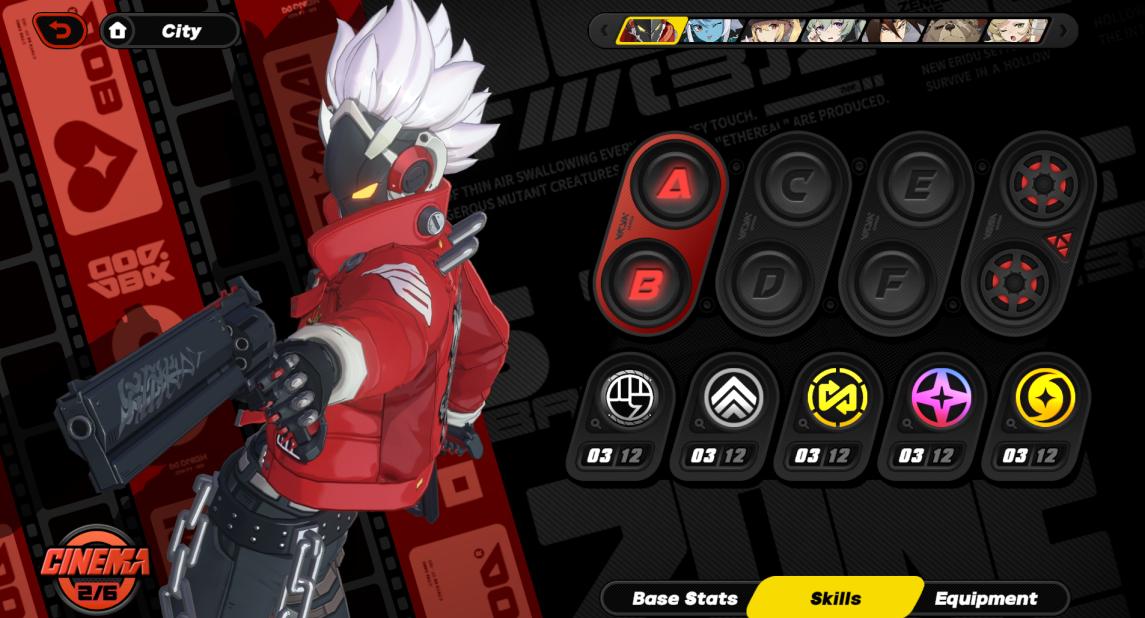The image size is (1145, 618).
Task: Open the Cinema 2/6 badge
Action: (x=96, y=570)
